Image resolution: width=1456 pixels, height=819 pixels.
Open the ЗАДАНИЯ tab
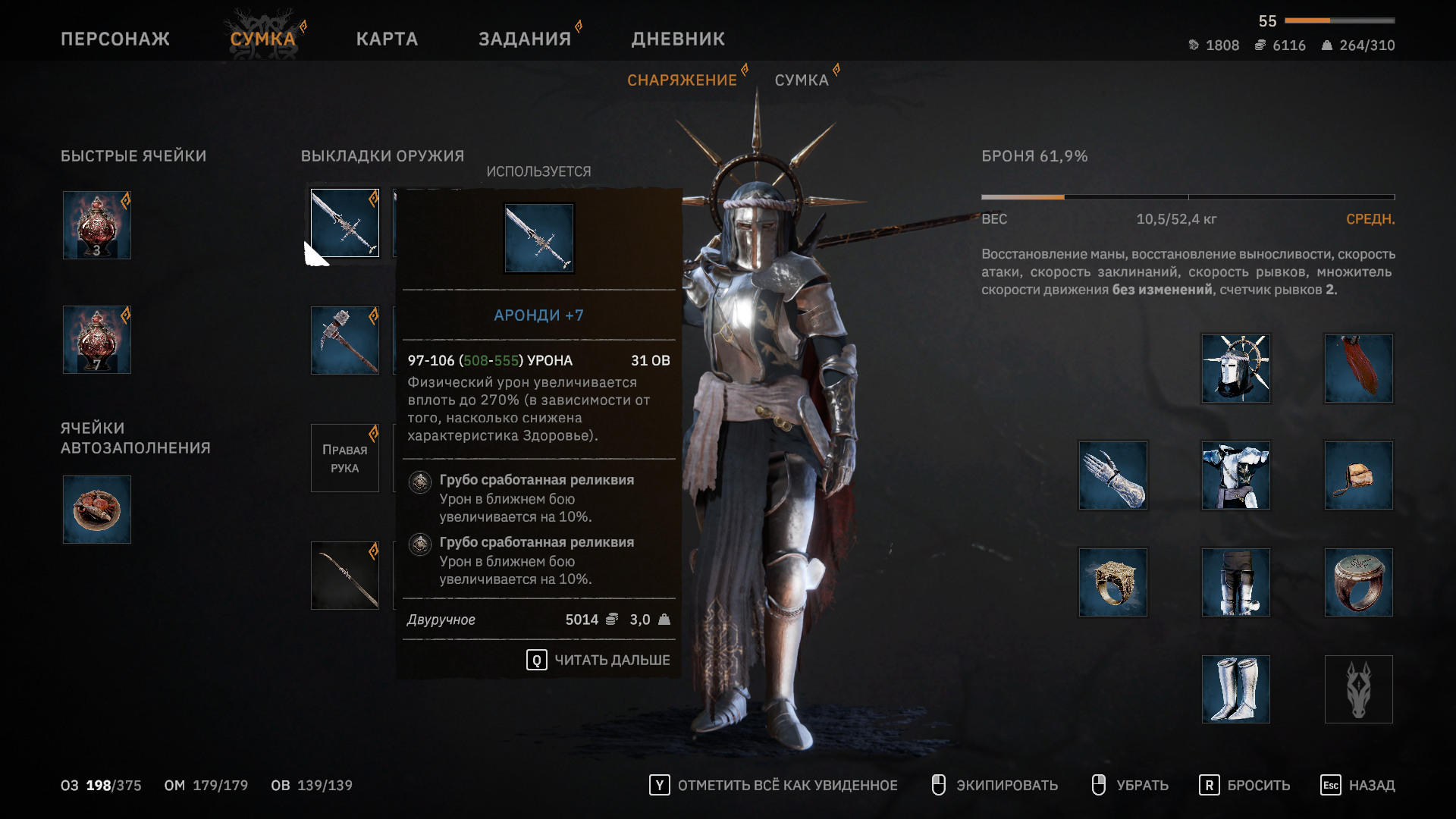point(525,39)
